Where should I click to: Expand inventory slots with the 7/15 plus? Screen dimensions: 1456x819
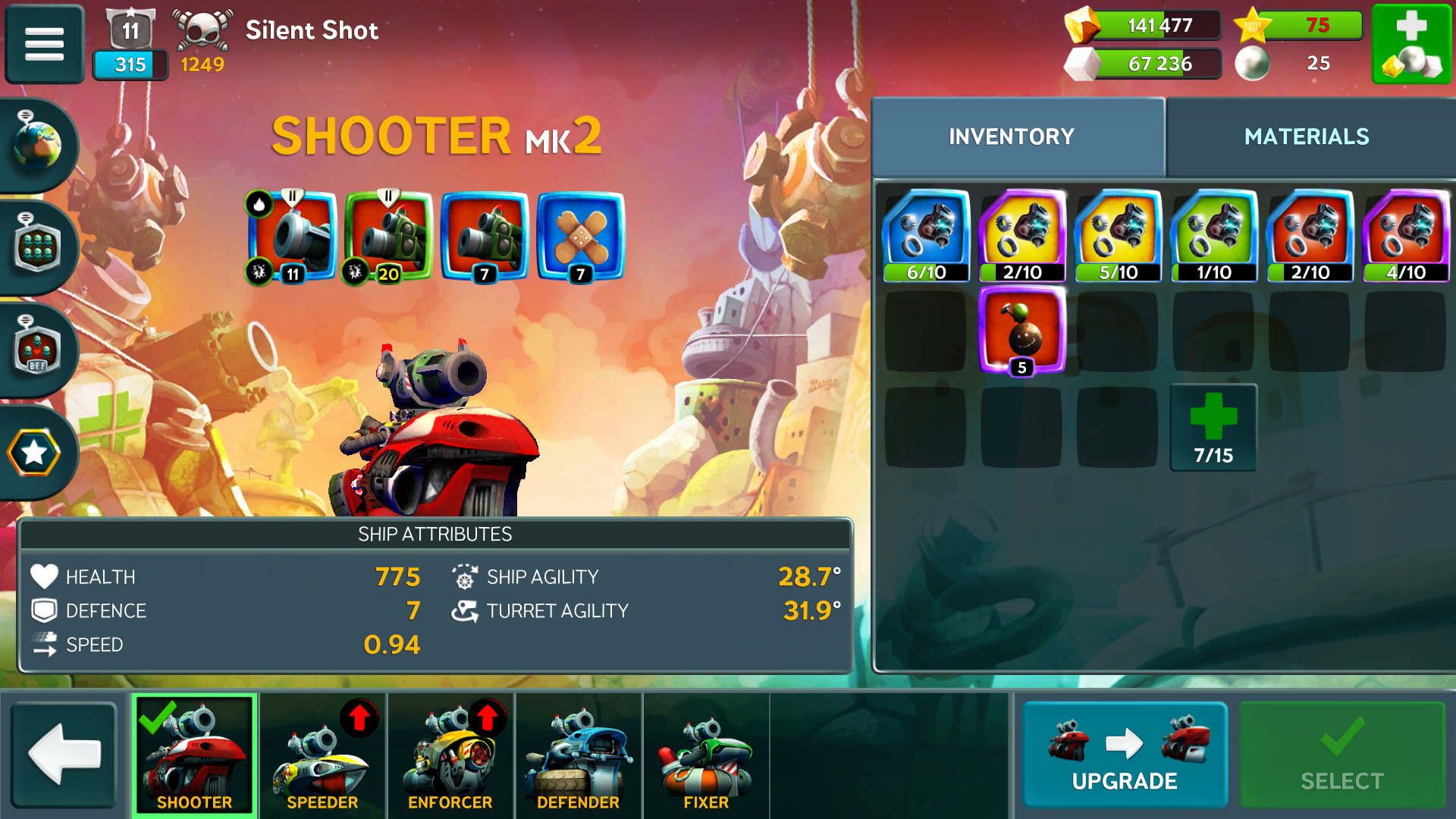[1213, 428]
